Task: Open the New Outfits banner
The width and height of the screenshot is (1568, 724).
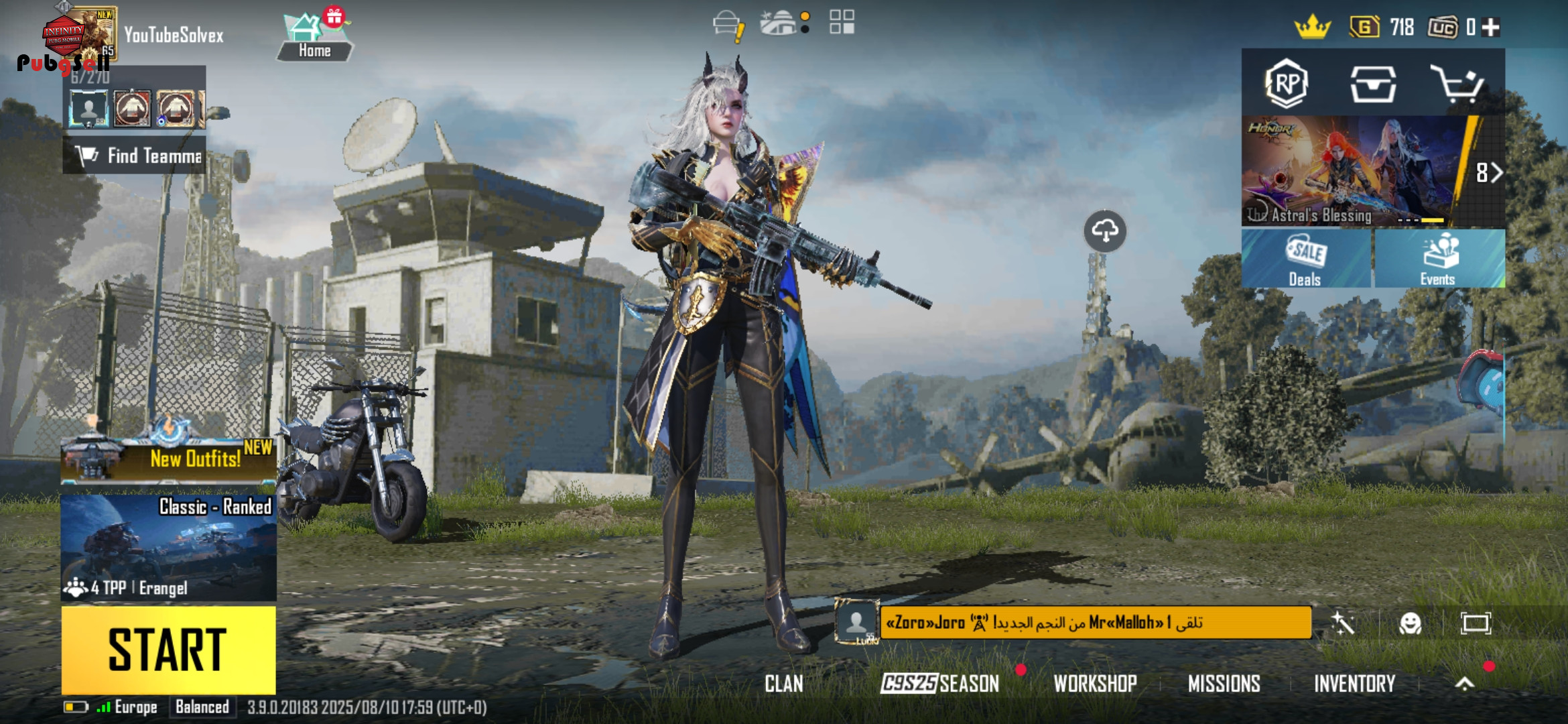Action: (x=168, y=459)
